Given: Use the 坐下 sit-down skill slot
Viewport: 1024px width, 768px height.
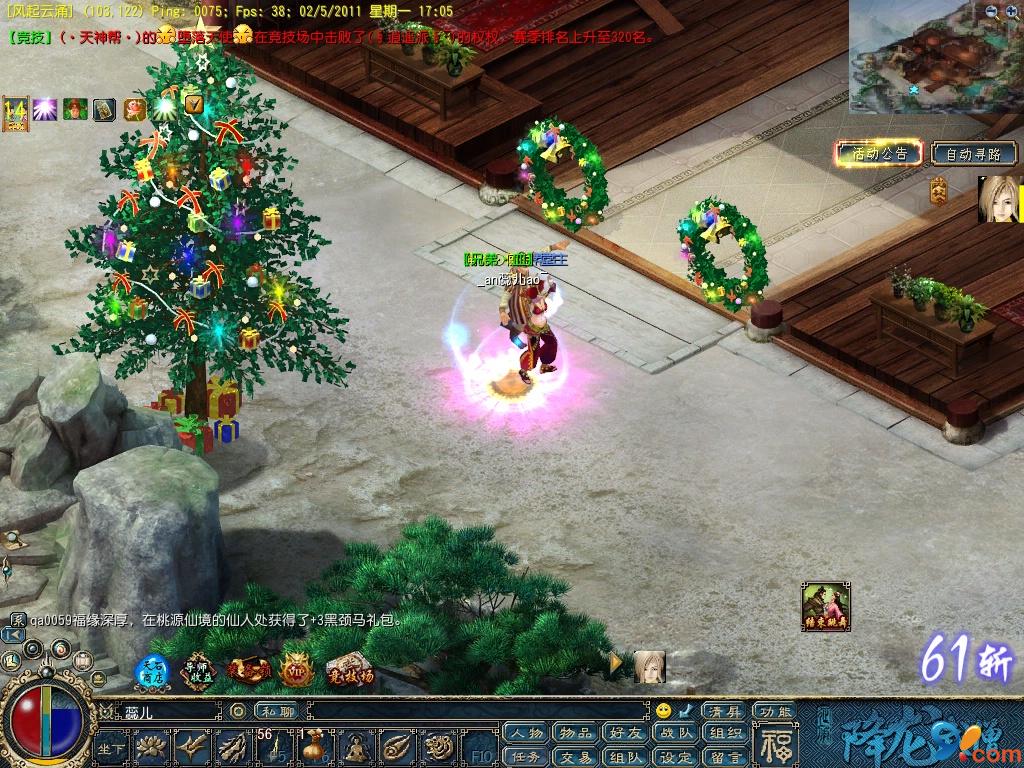Looking at the screenshot, I should click(112, 748).
